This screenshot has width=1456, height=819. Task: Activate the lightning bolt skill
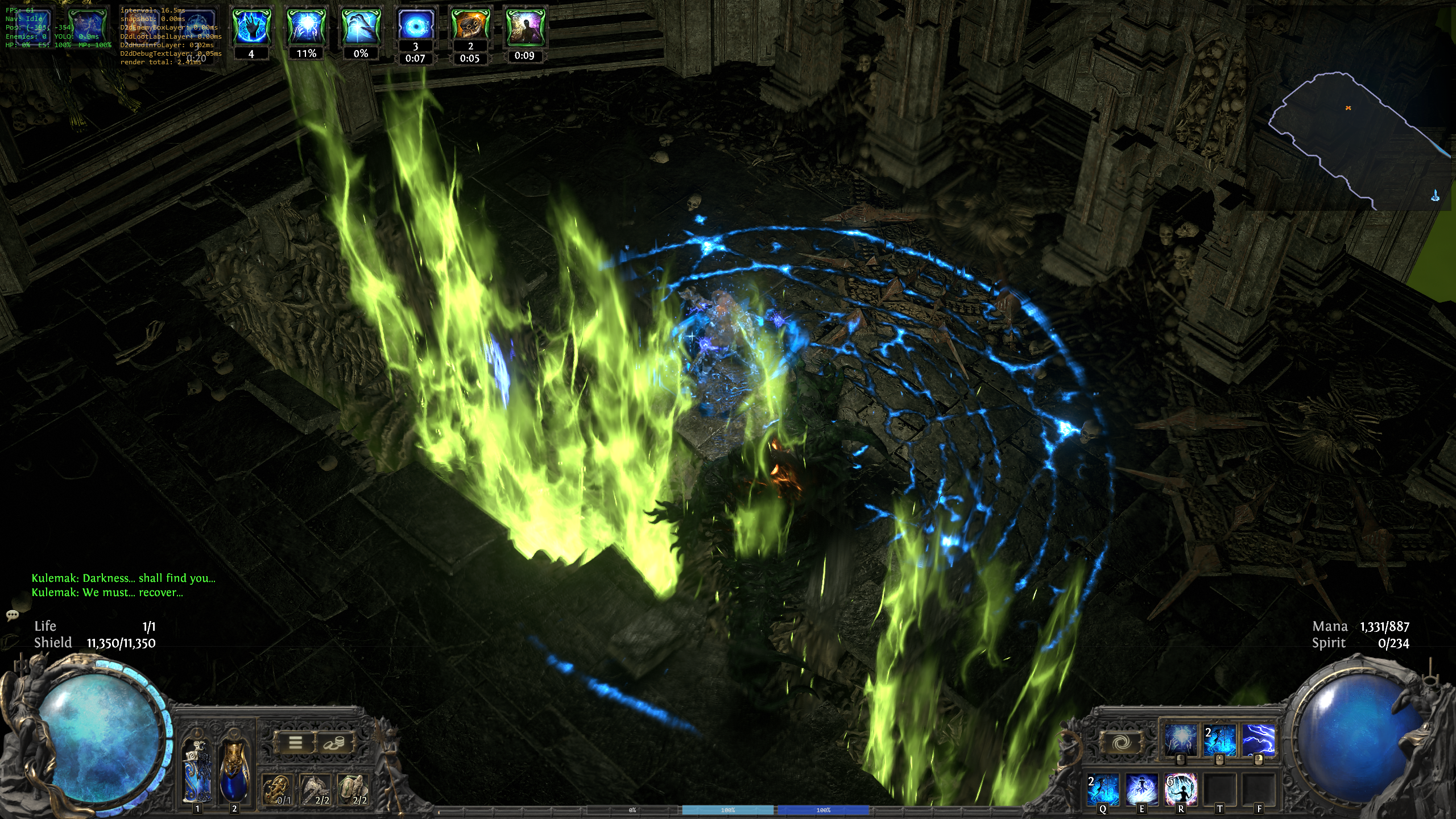1258,741
